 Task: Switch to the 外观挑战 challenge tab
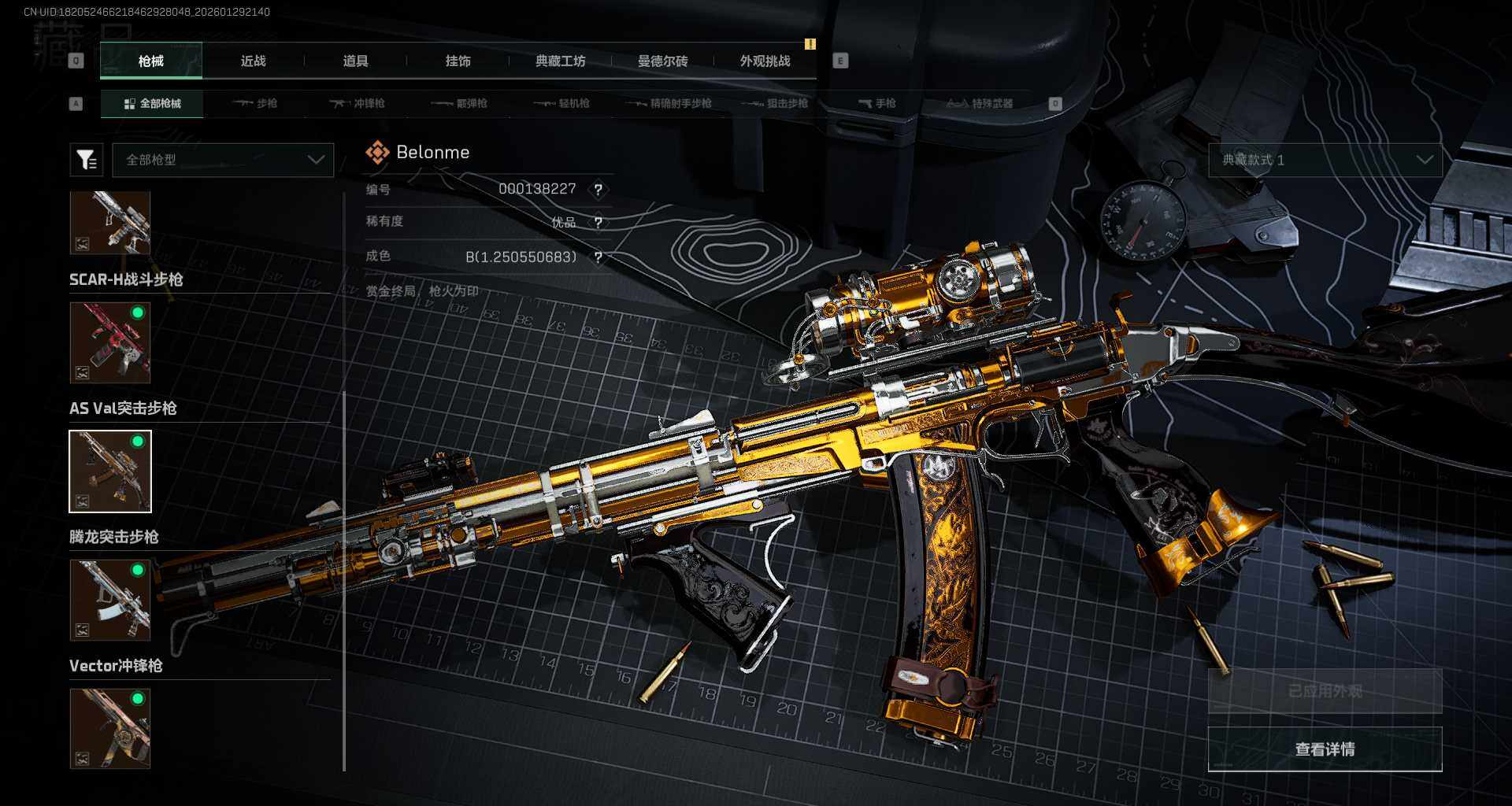(x=765, y=61)
